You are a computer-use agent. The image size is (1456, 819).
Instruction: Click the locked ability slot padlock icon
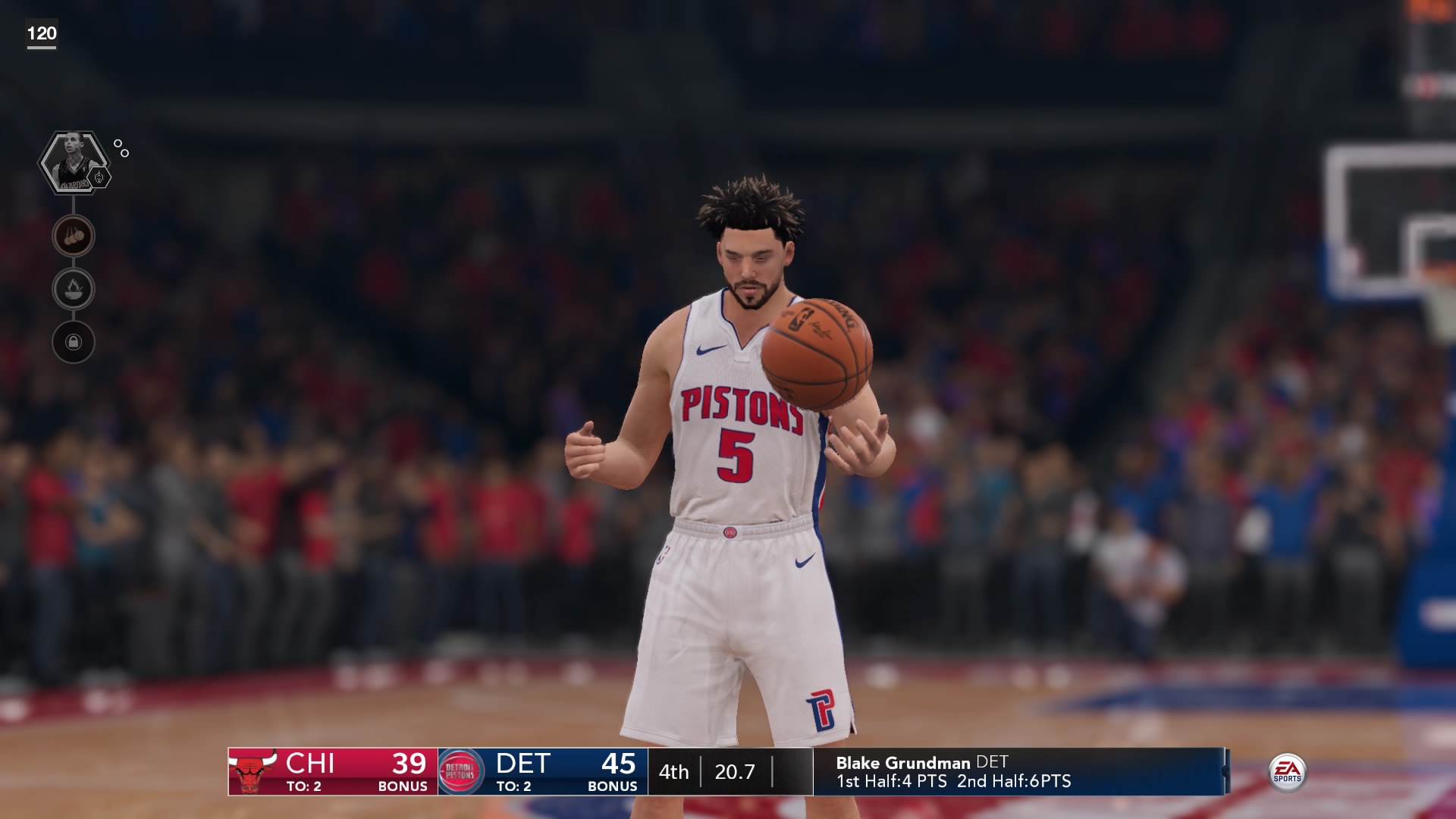coord(72,342)
